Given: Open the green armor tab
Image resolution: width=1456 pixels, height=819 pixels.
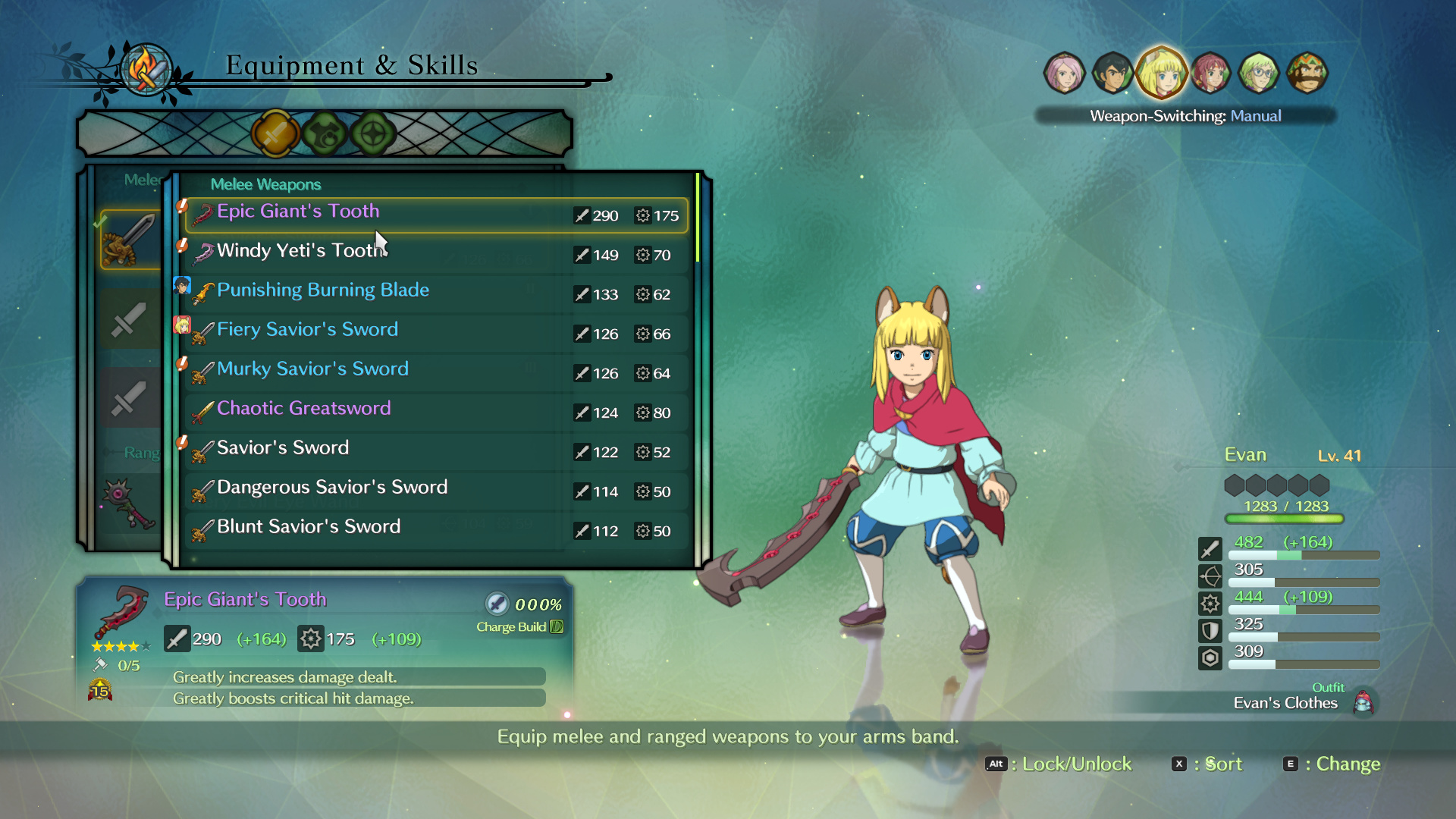Looking at the screenshot, I should point(325,134).
